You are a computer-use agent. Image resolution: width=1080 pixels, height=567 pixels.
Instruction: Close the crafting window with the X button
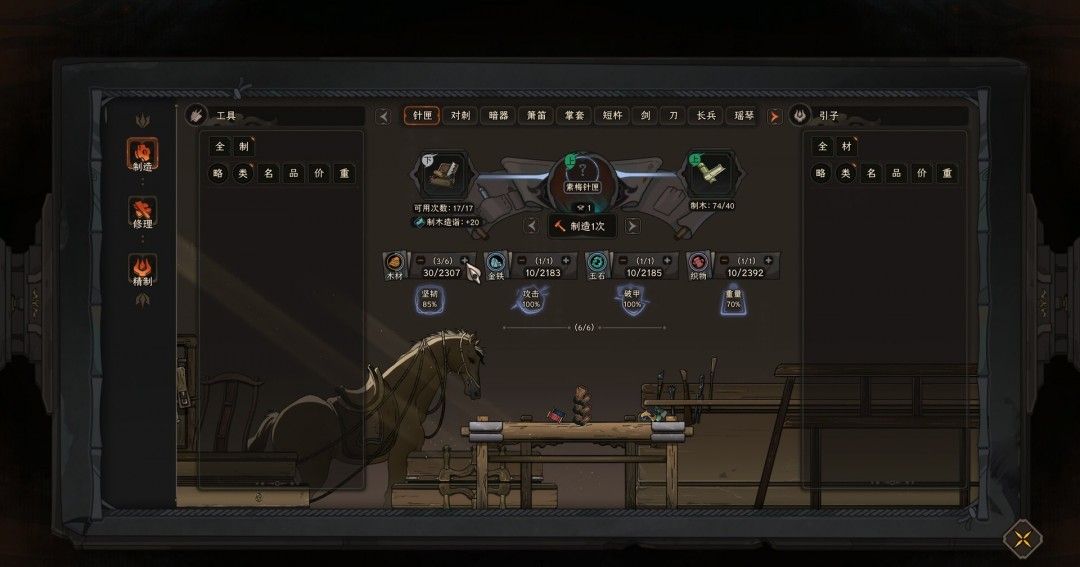click(1022, 540)
